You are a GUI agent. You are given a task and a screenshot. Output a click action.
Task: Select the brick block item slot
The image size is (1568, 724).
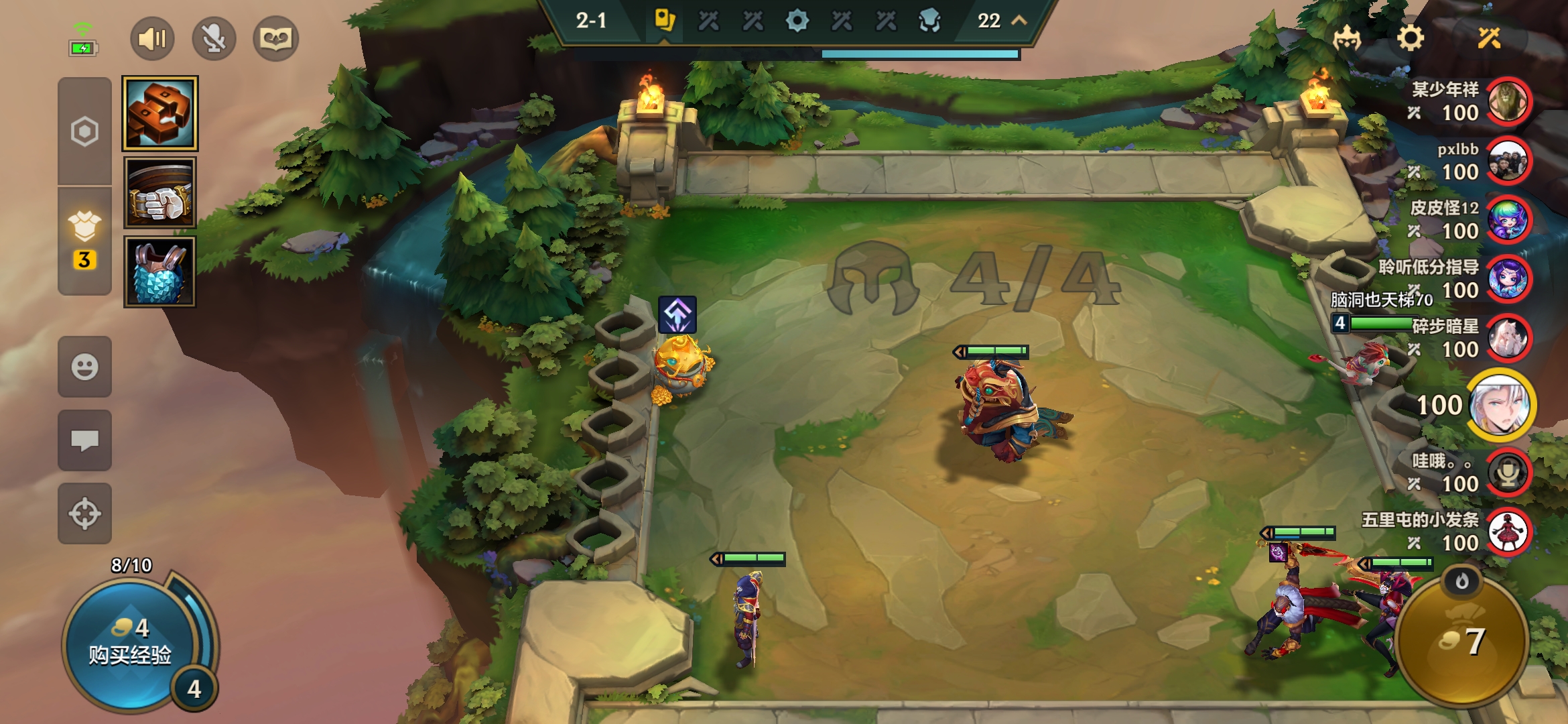pyautogui.click(x=160, y=113)
